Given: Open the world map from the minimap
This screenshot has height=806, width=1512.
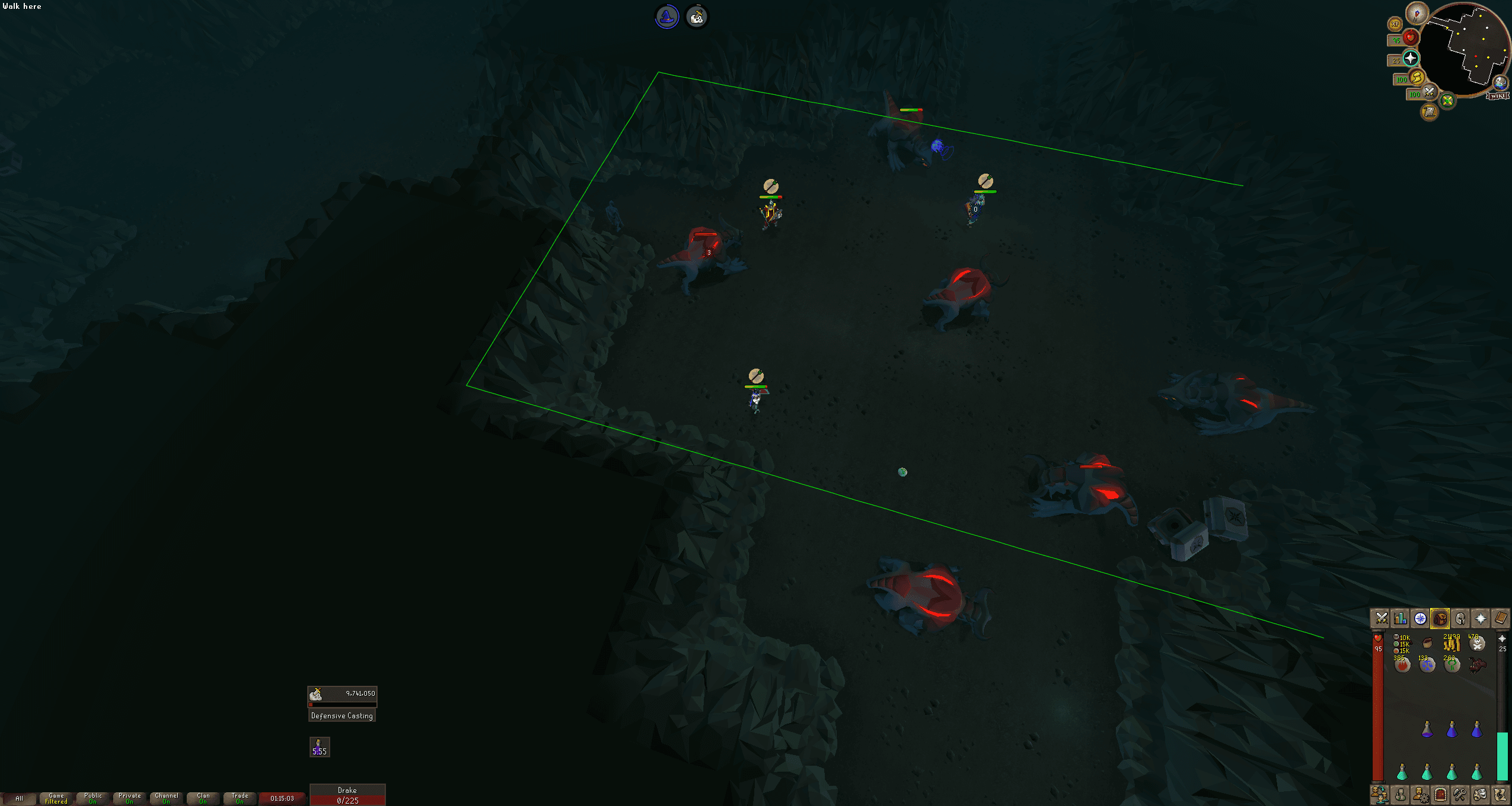Looking at the screenshot, I should 1500,84.
